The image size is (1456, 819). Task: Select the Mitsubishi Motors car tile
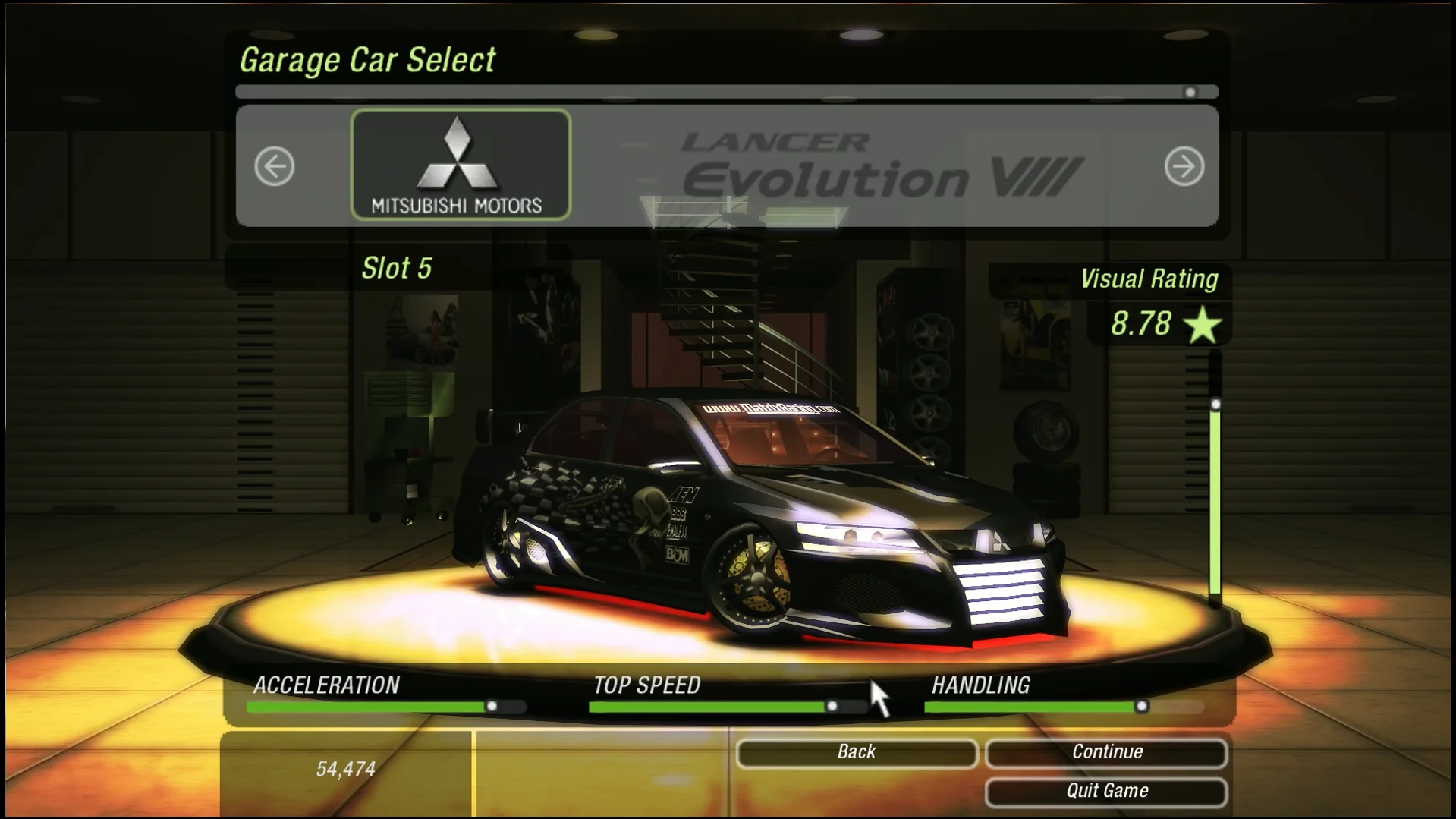(461, 165)
